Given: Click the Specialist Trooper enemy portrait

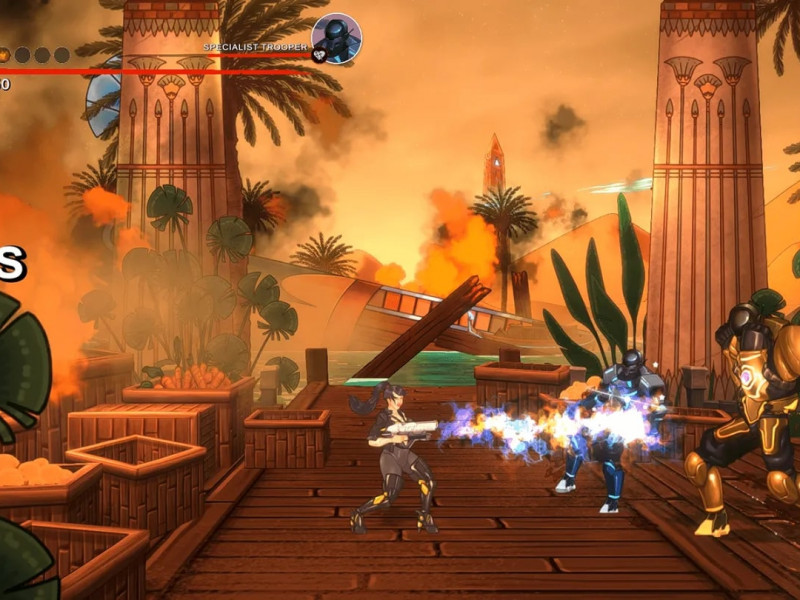Looking at the screenshot, I should point(336,38).
